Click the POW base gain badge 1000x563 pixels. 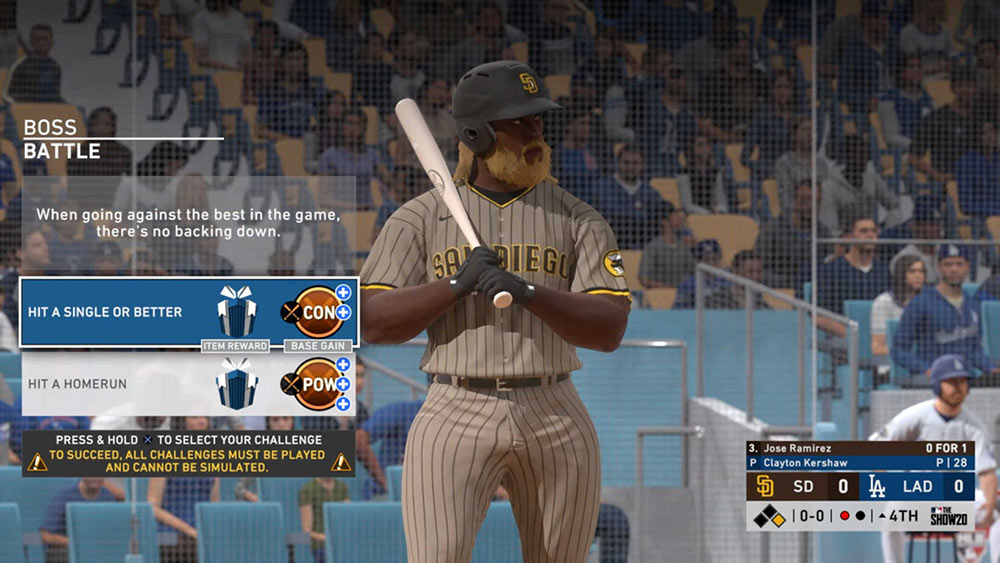coord(318,384)
